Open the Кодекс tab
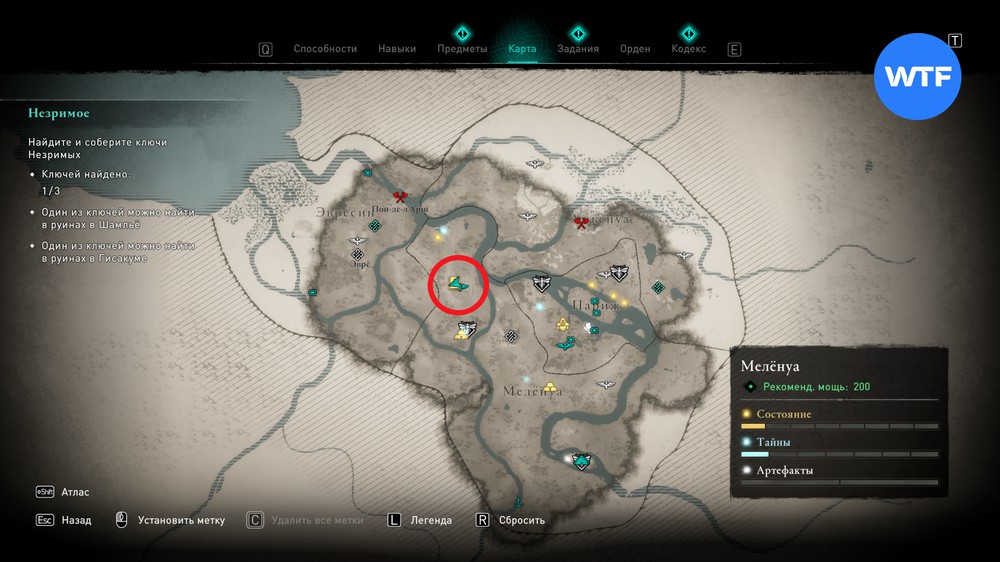1000x562 pixels. (688, 49)
